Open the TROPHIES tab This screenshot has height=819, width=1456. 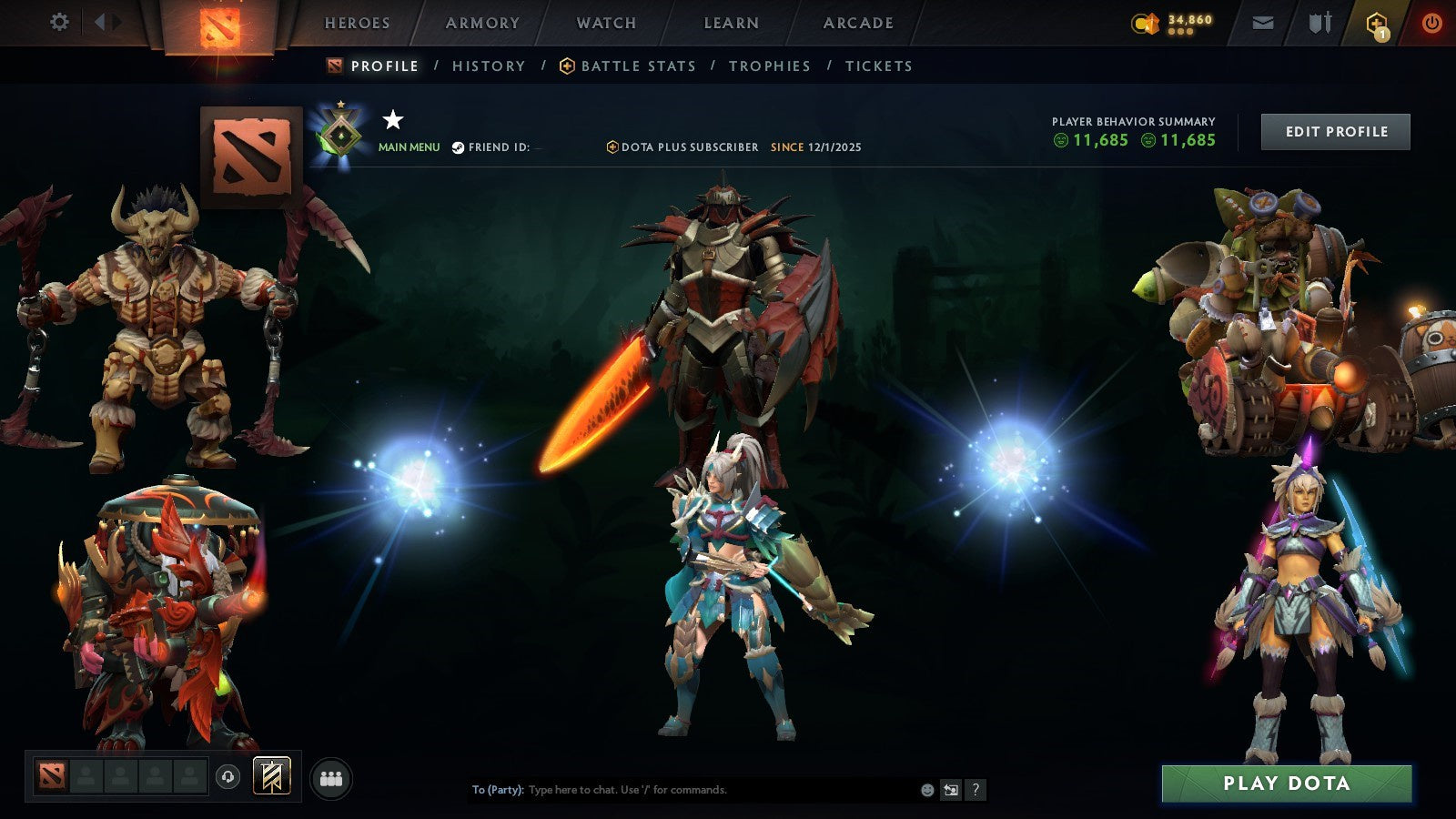[769, 66]
